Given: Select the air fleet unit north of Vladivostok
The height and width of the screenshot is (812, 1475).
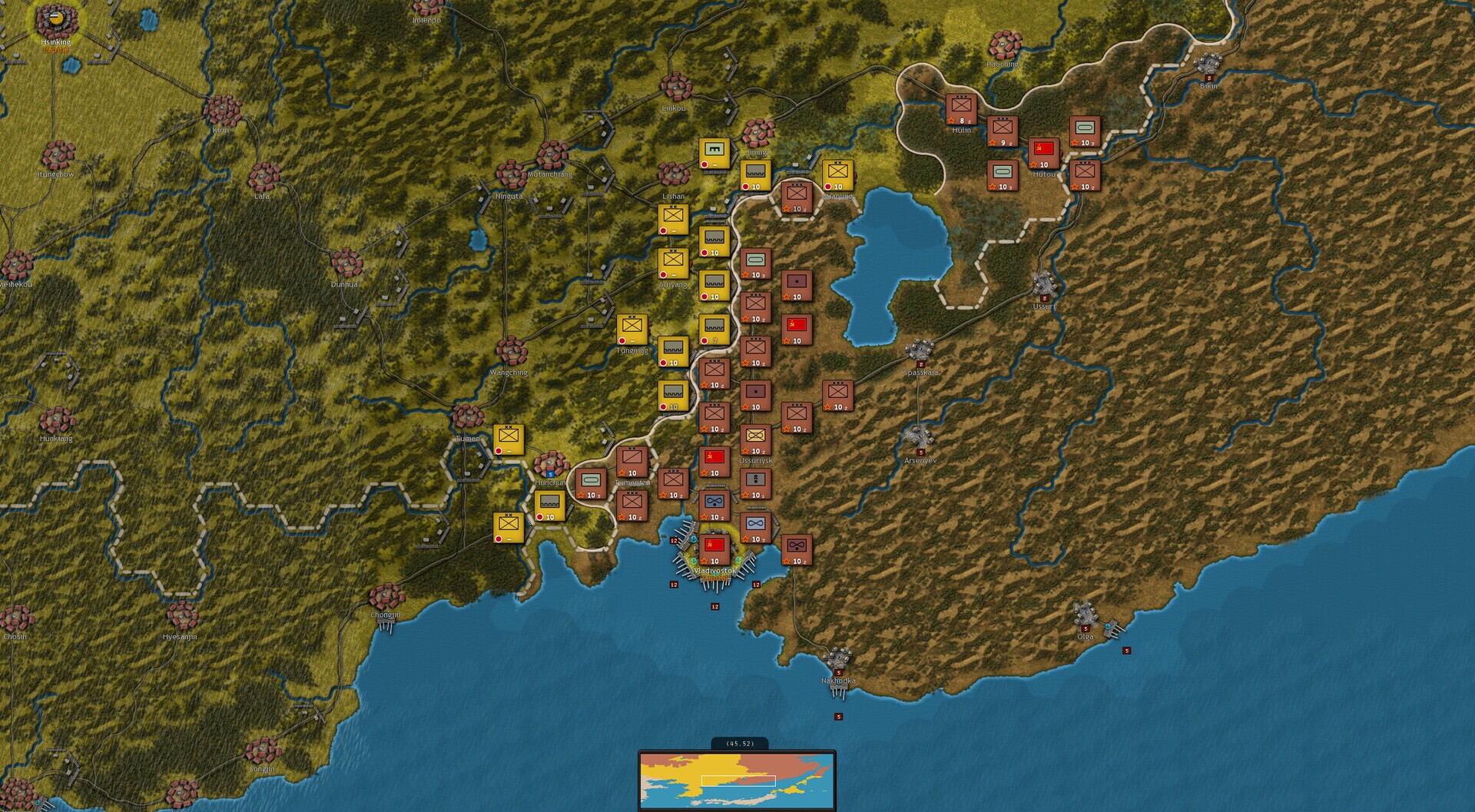Looking at the screenshot, I should point(714,502).
